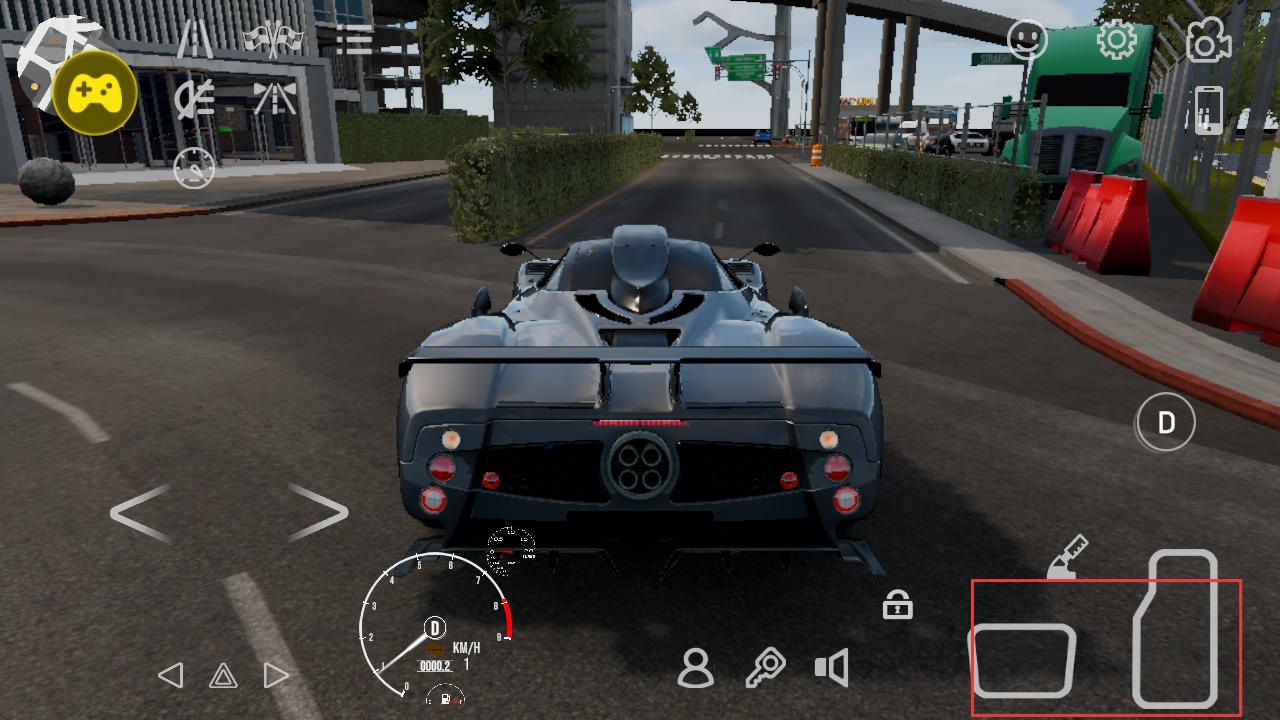Toggle the engine with the key icon
The image size is (1280, 720).
[765, 668]
